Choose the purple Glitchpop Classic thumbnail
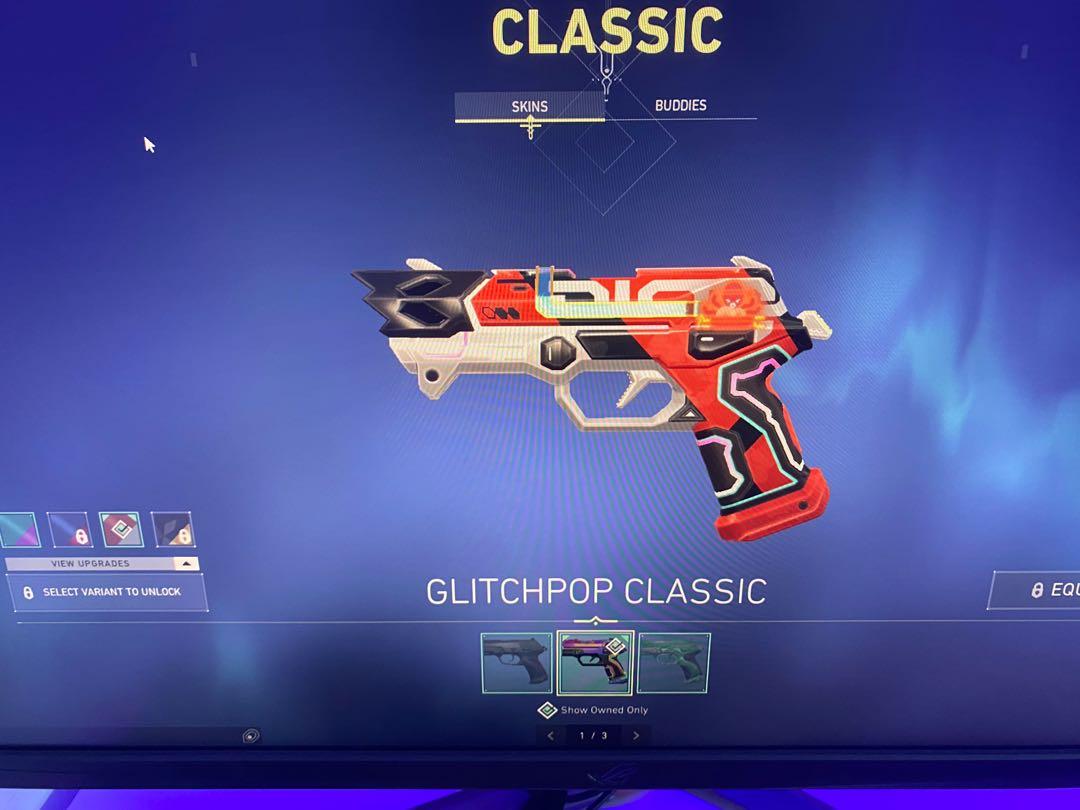This screenshot has height=810, width=1080. (594, 662)
